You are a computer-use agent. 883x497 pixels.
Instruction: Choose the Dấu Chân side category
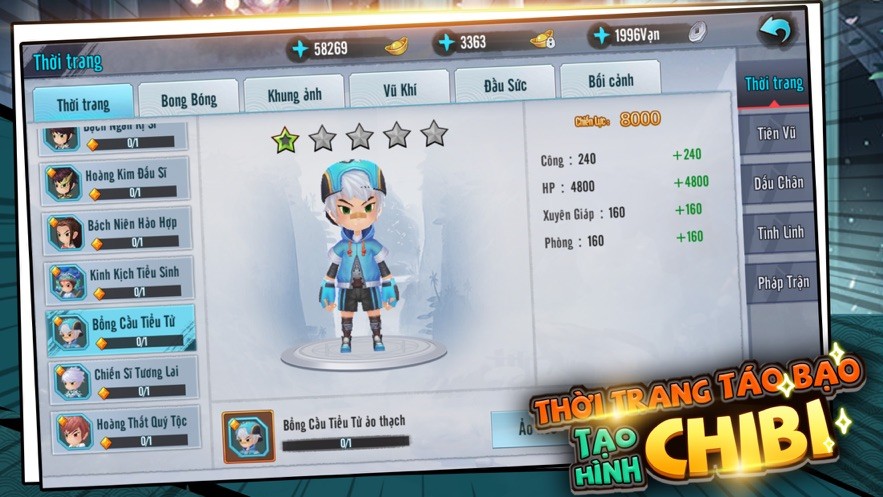click(x=779, y=183)
